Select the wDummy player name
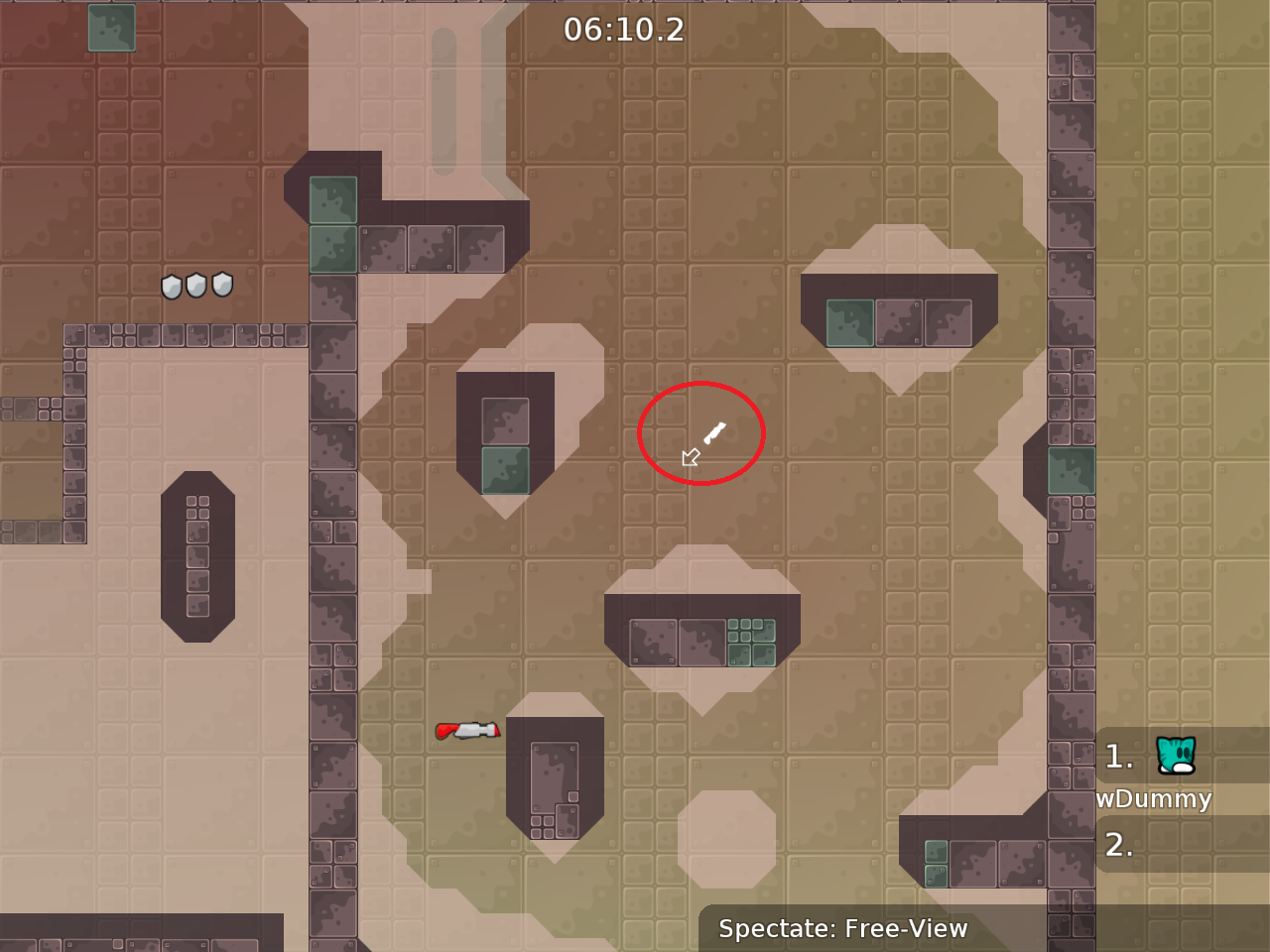The image size is (1270, 952). coord(1154,799)
